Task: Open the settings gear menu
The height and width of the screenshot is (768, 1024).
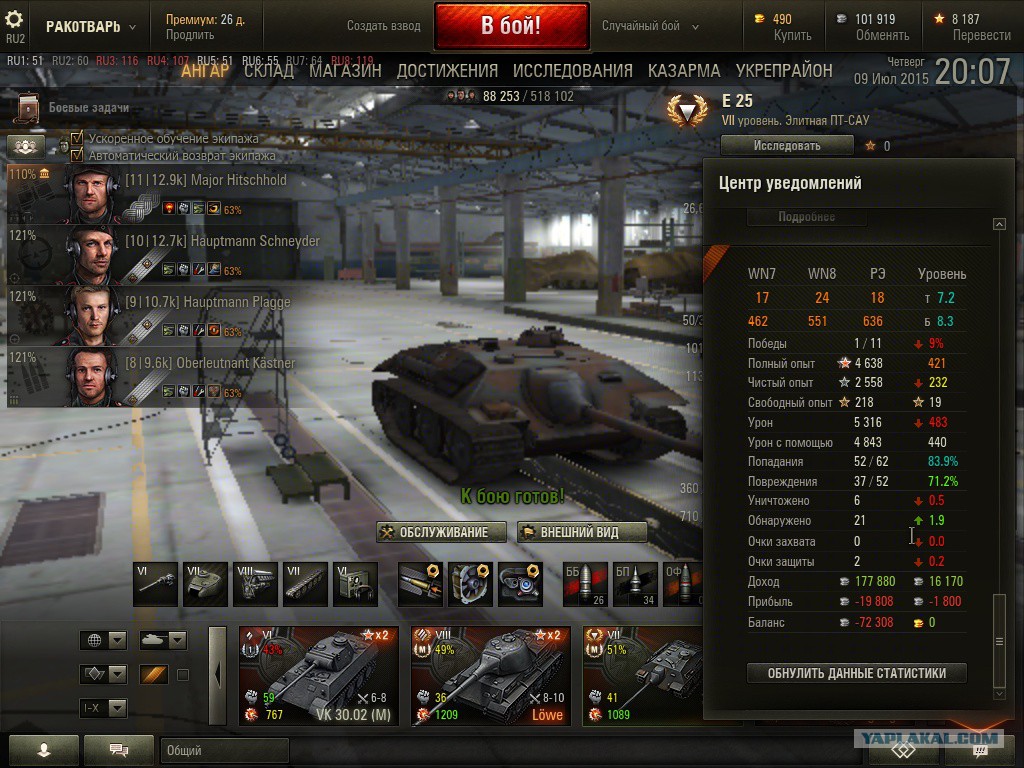Action: click(15, 19)
